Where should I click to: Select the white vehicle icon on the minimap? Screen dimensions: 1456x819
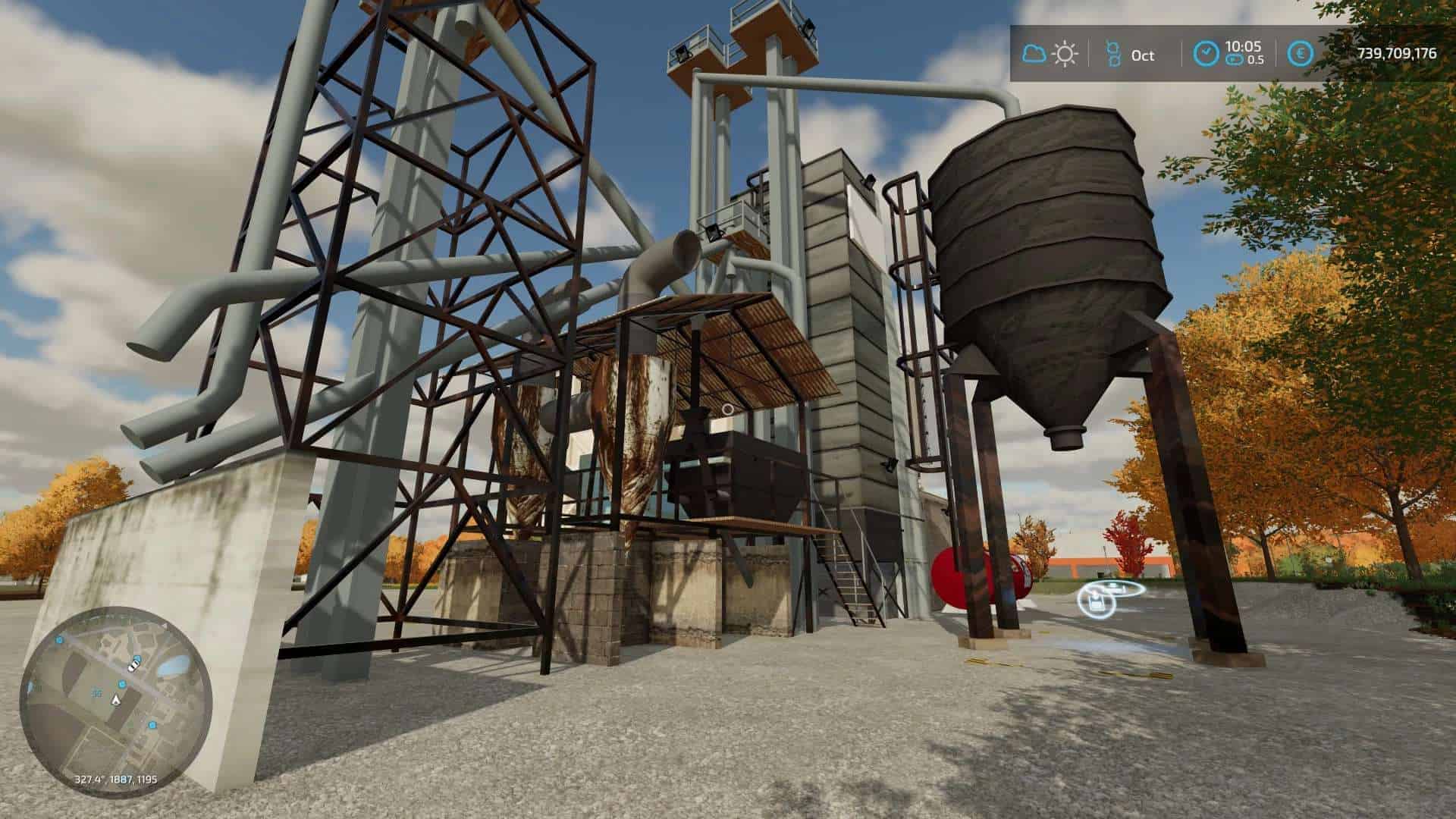tap(134, 667)
